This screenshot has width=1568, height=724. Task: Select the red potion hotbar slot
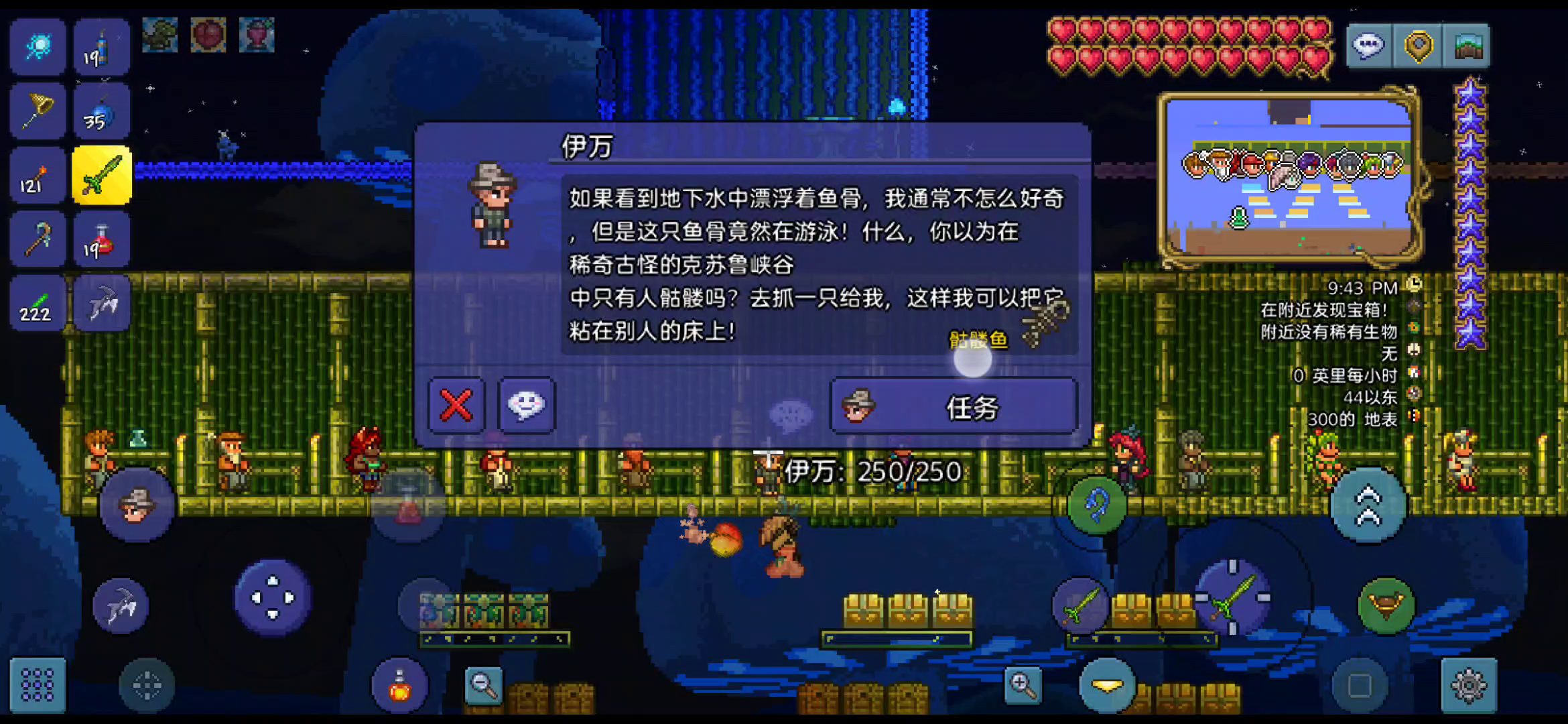pyautogui.click(x=101, y=238)
